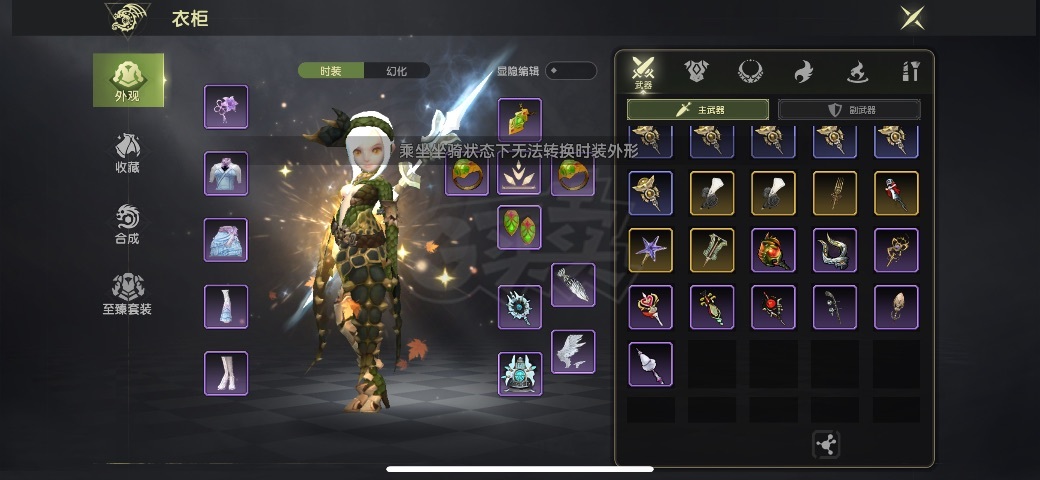Choose the red heart wand weapon skin
This screenshot has height=480, width=1040.
tap(650, 307)
